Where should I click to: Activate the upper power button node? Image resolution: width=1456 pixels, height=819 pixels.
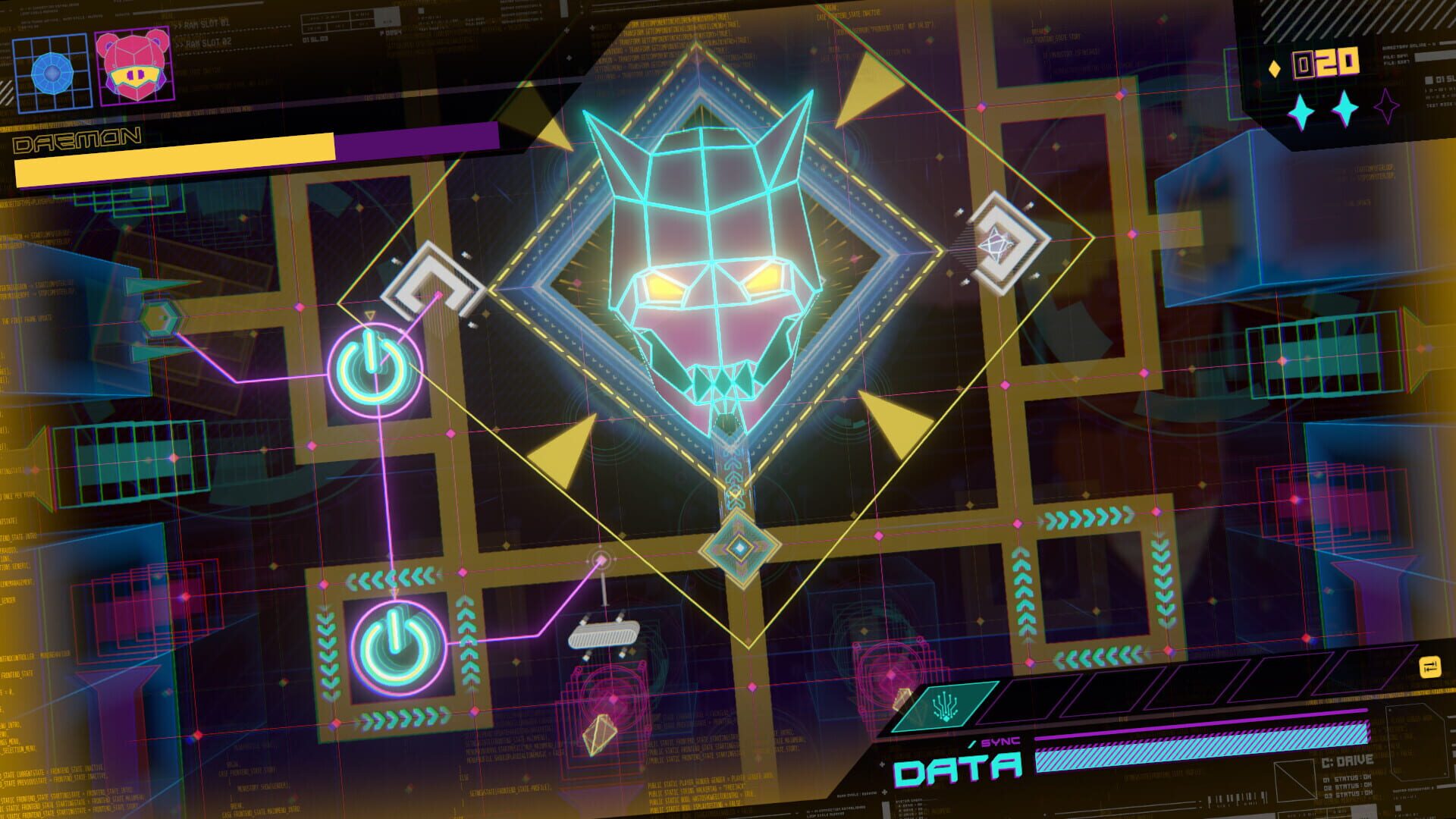pos(375,369)
